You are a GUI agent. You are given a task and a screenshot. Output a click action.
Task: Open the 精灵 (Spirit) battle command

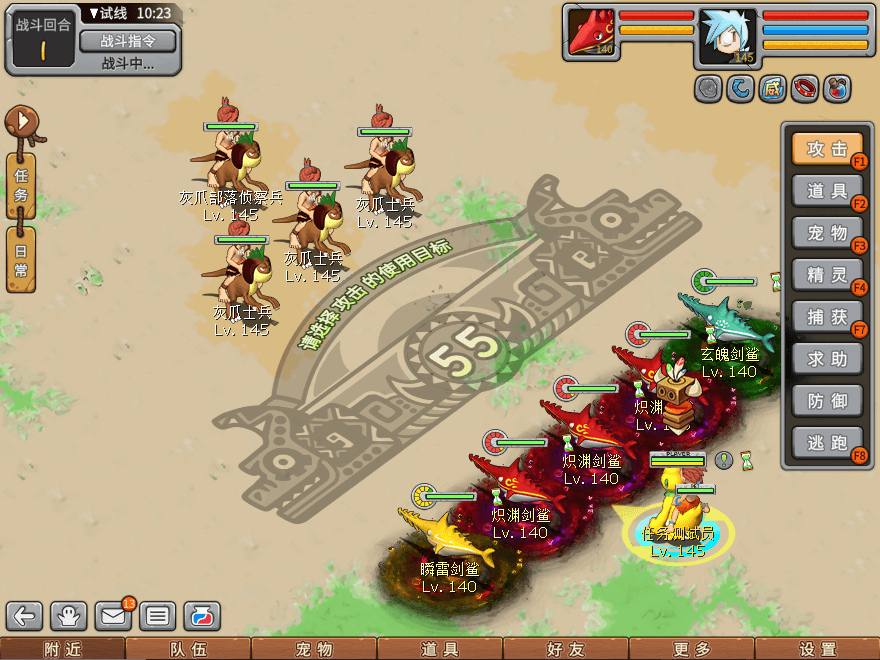[827, 275]
